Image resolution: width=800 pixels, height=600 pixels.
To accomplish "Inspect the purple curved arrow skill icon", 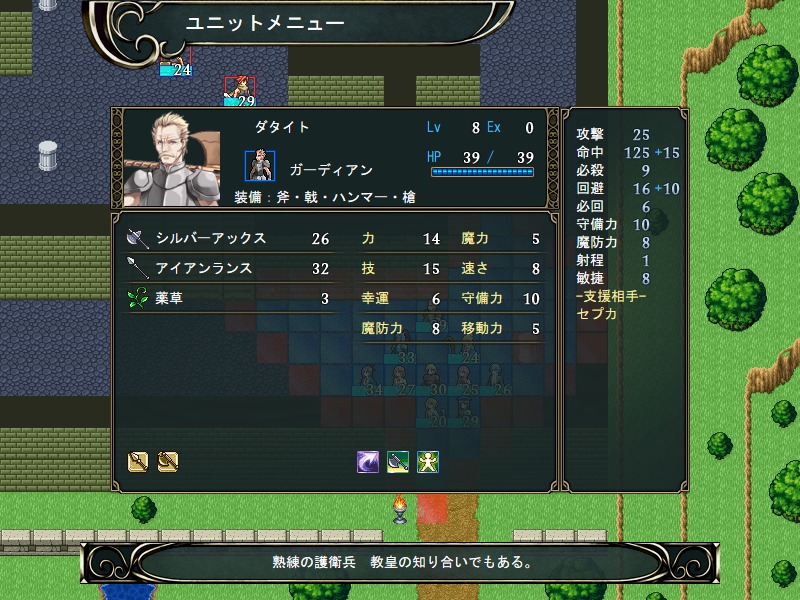I will pos(368,461).
